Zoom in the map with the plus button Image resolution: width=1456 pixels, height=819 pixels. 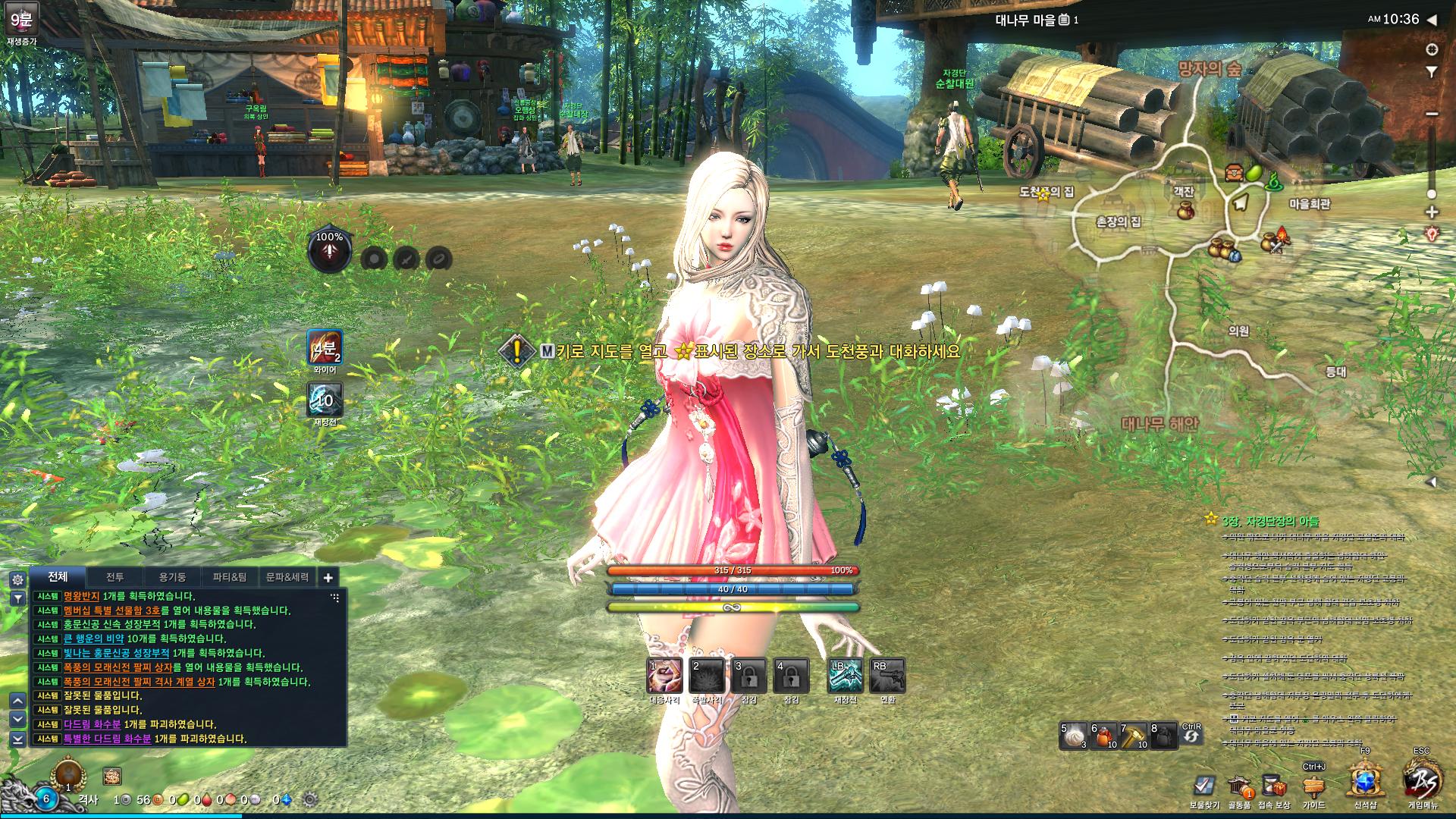click(1432, 212)
